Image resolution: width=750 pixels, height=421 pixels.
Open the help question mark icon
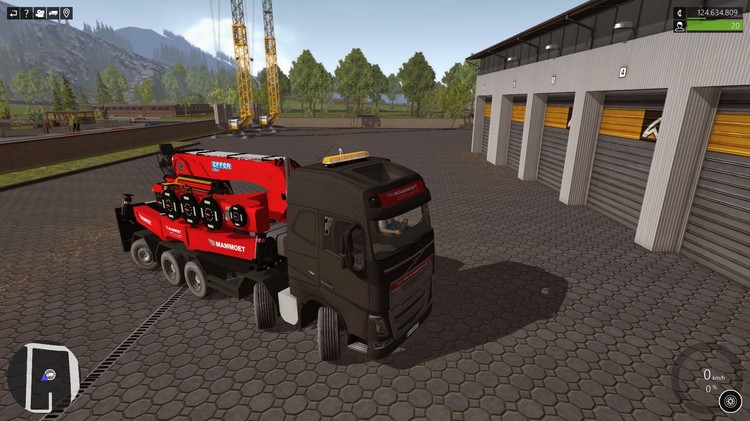pyautogui.click(x=26, y=13)
